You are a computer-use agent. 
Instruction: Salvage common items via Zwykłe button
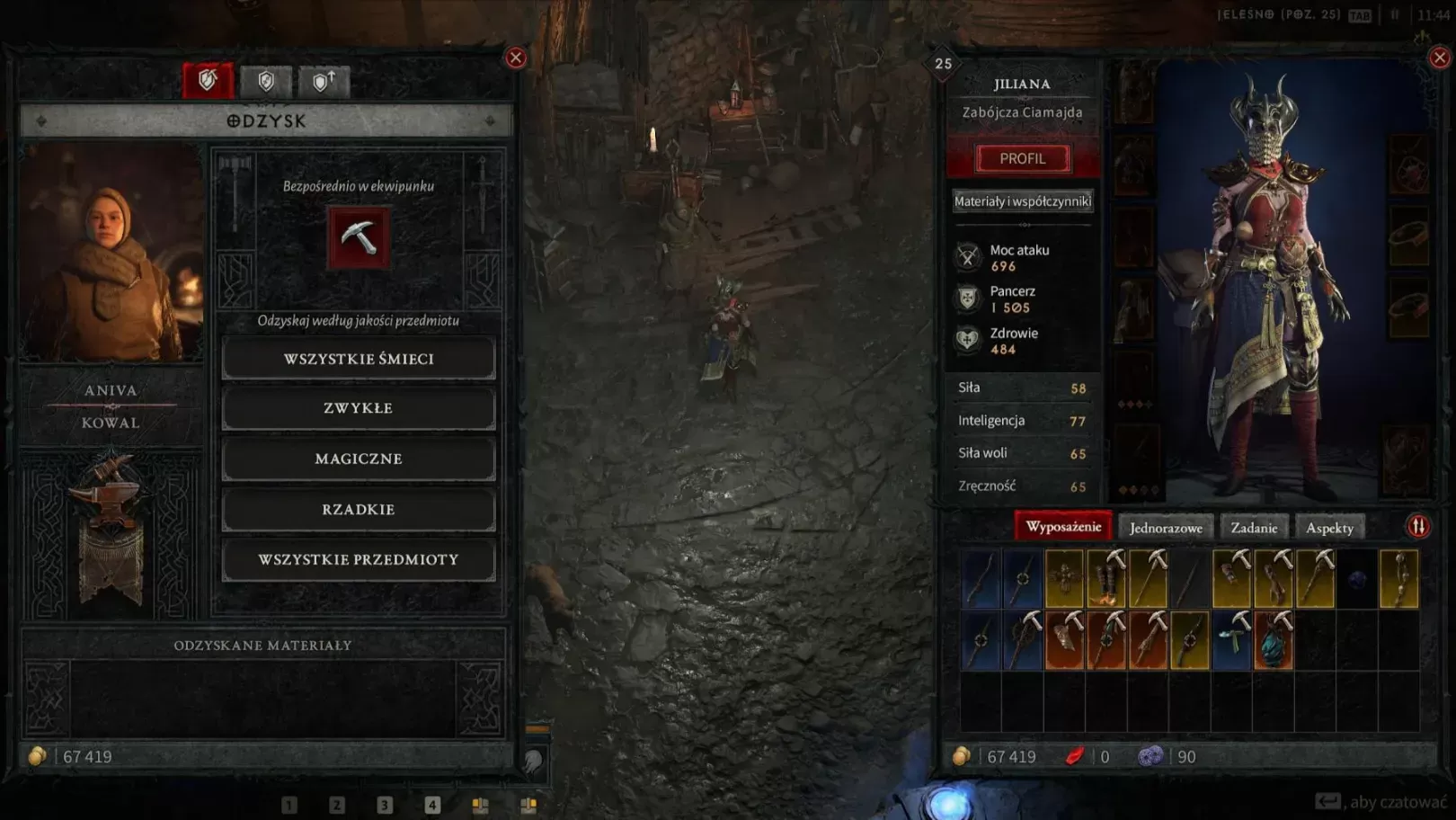click(x=358, y=408)
